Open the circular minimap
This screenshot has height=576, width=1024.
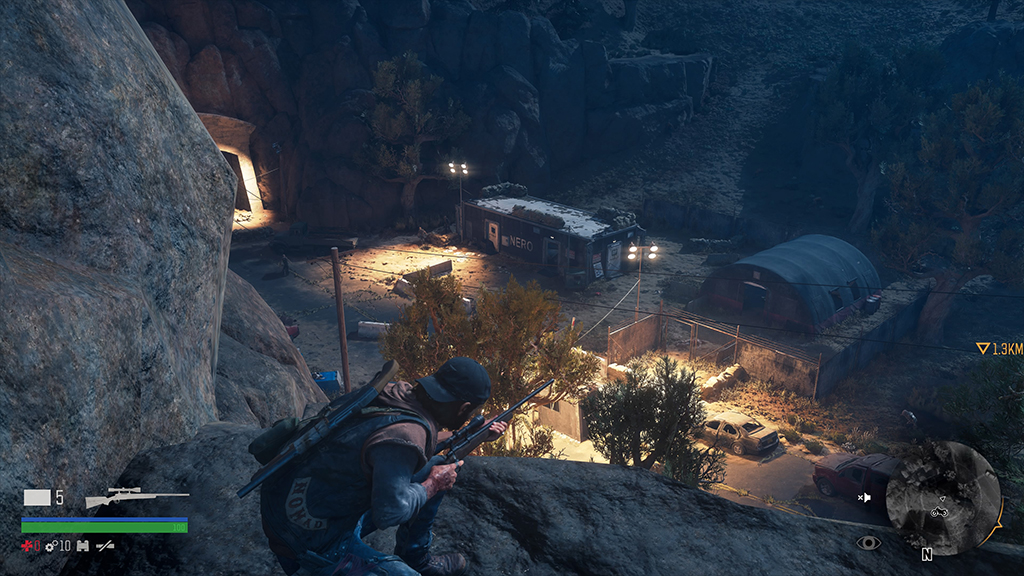[x=943, y=498]
